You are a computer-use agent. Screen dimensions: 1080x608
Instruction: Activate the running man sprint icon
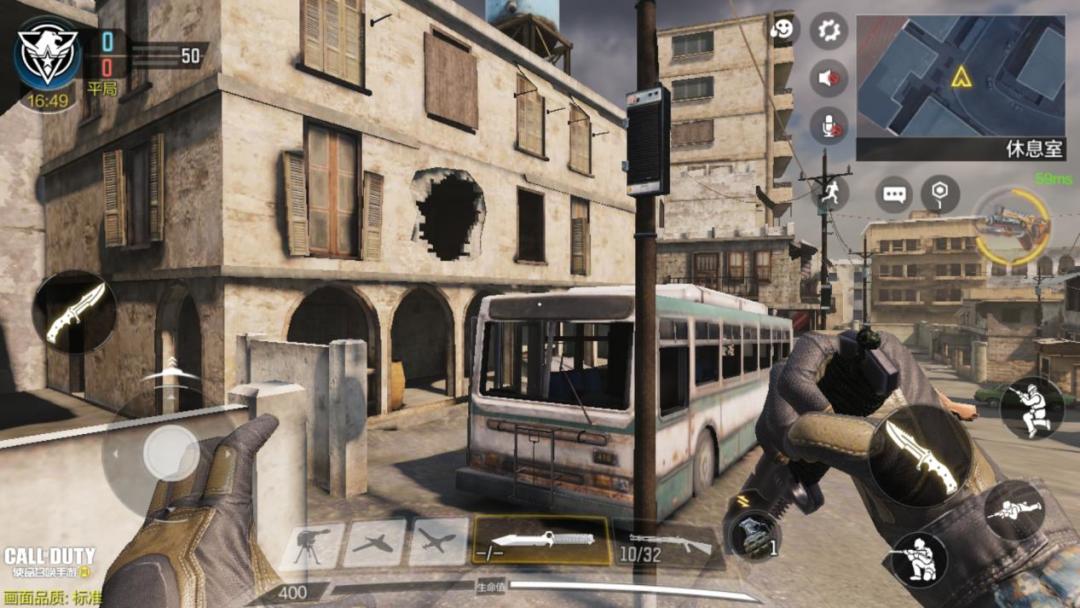(830, 194)
